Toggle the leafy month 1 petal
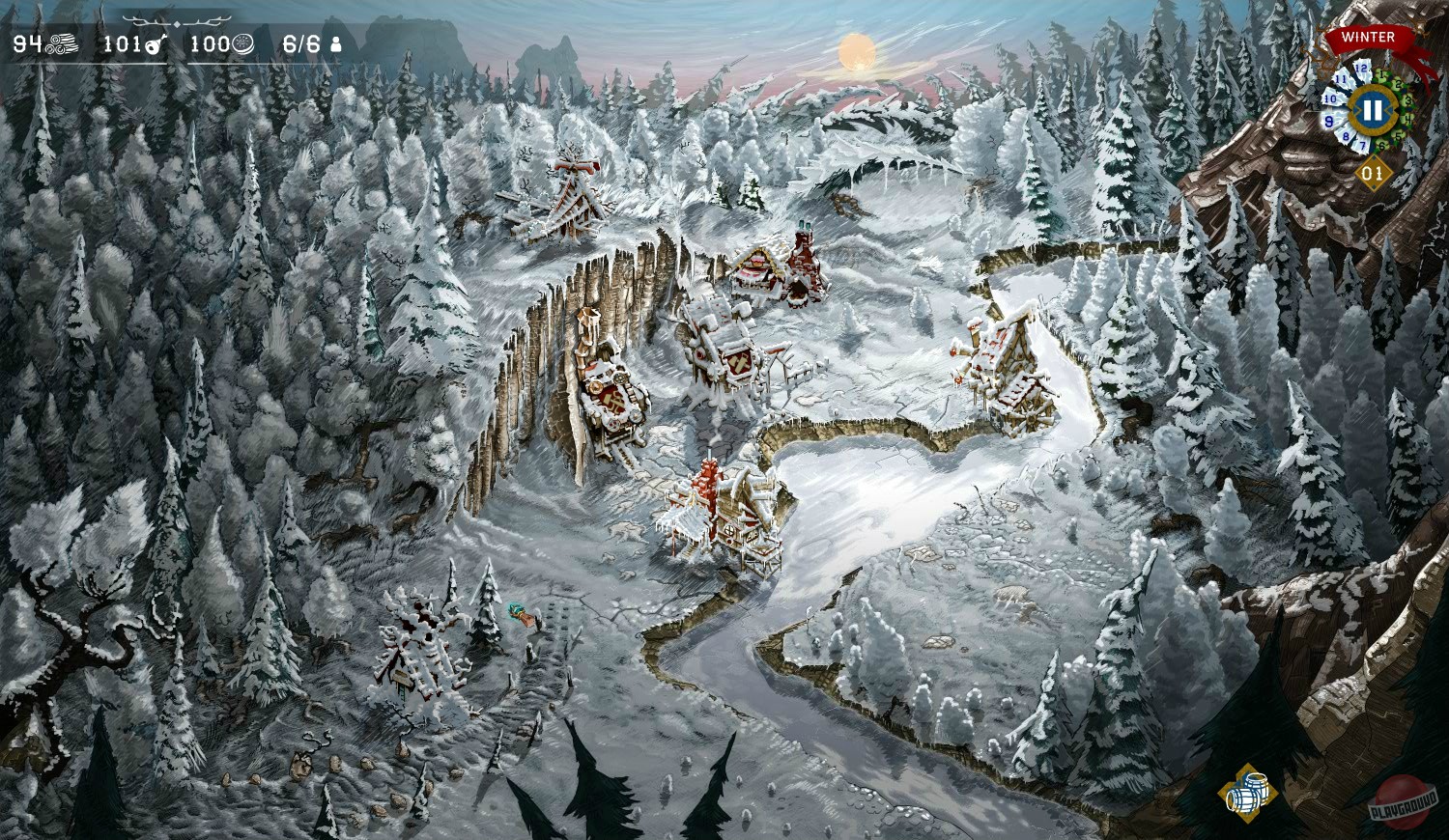 tap(1381, 74)
